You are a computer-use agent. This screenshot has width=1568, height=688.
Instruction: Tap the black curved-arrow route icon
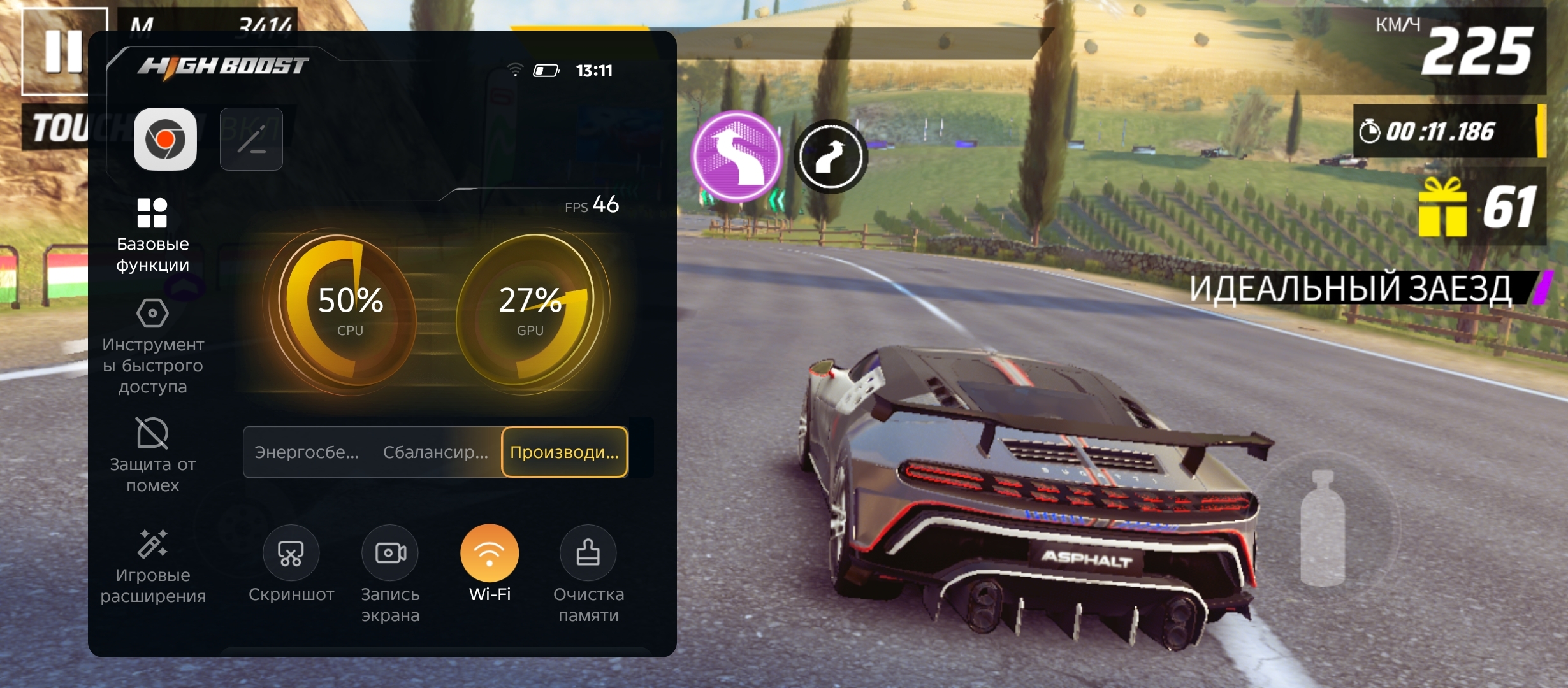click(830, 157)
